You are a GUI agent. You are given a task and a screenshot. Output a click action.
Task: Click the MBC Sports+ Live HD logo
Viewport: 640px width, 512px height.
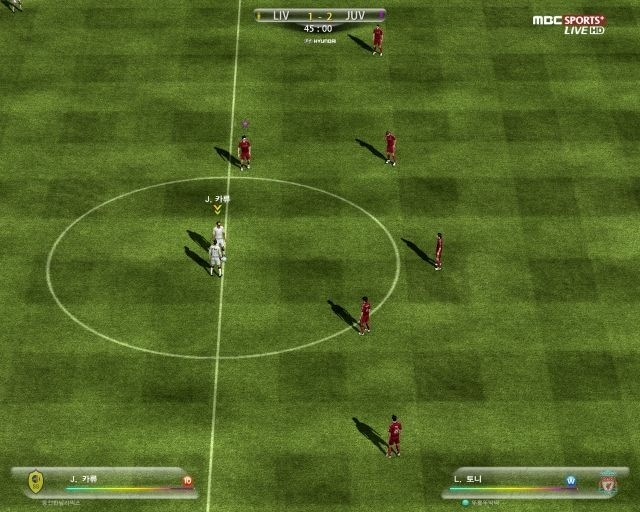click(x=569, y=24)
